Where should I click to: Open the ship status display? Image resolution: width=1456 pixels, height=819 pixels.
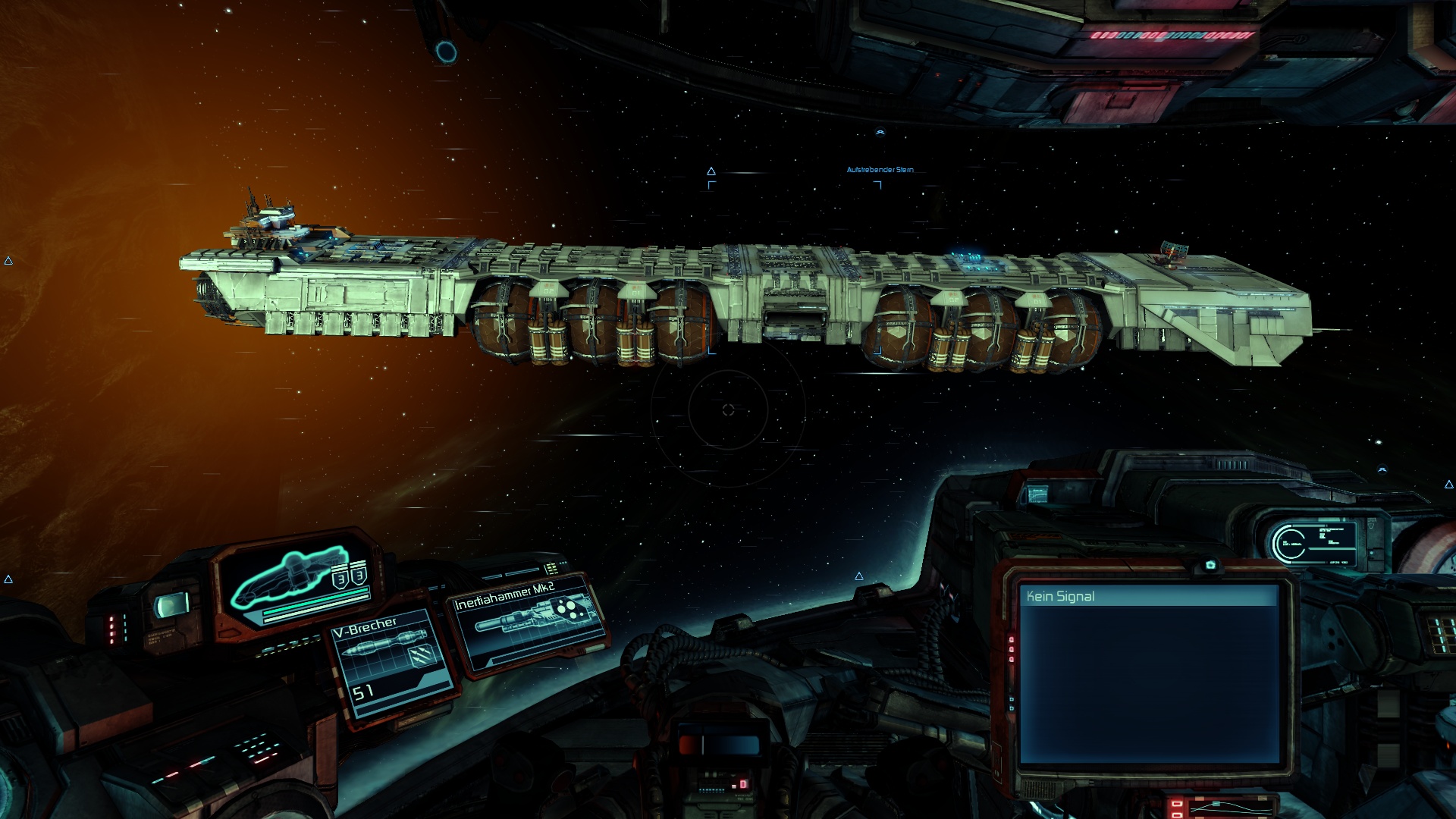[301, 582]
